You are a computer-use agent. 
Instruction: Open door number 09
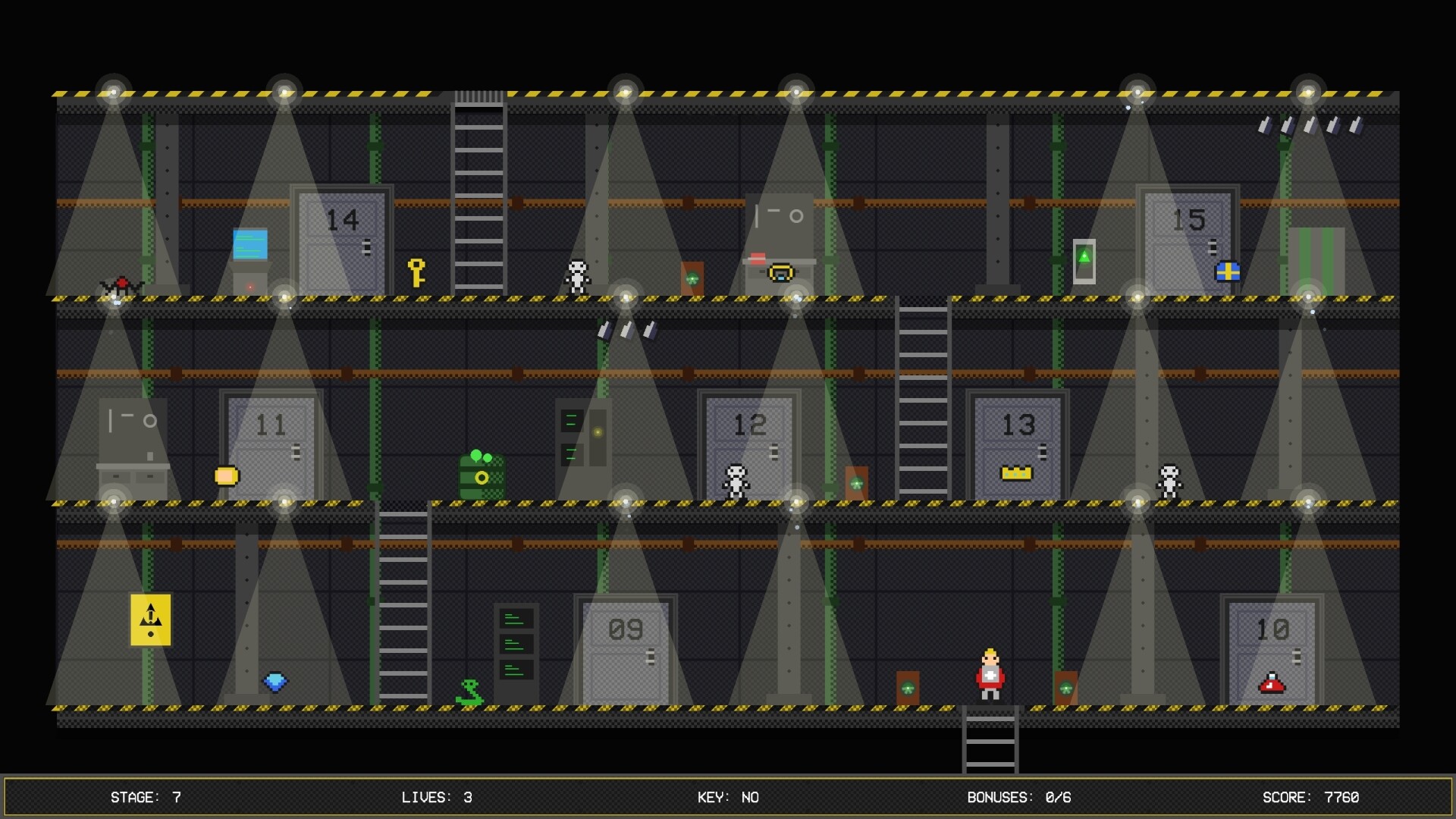pos(625,654)
